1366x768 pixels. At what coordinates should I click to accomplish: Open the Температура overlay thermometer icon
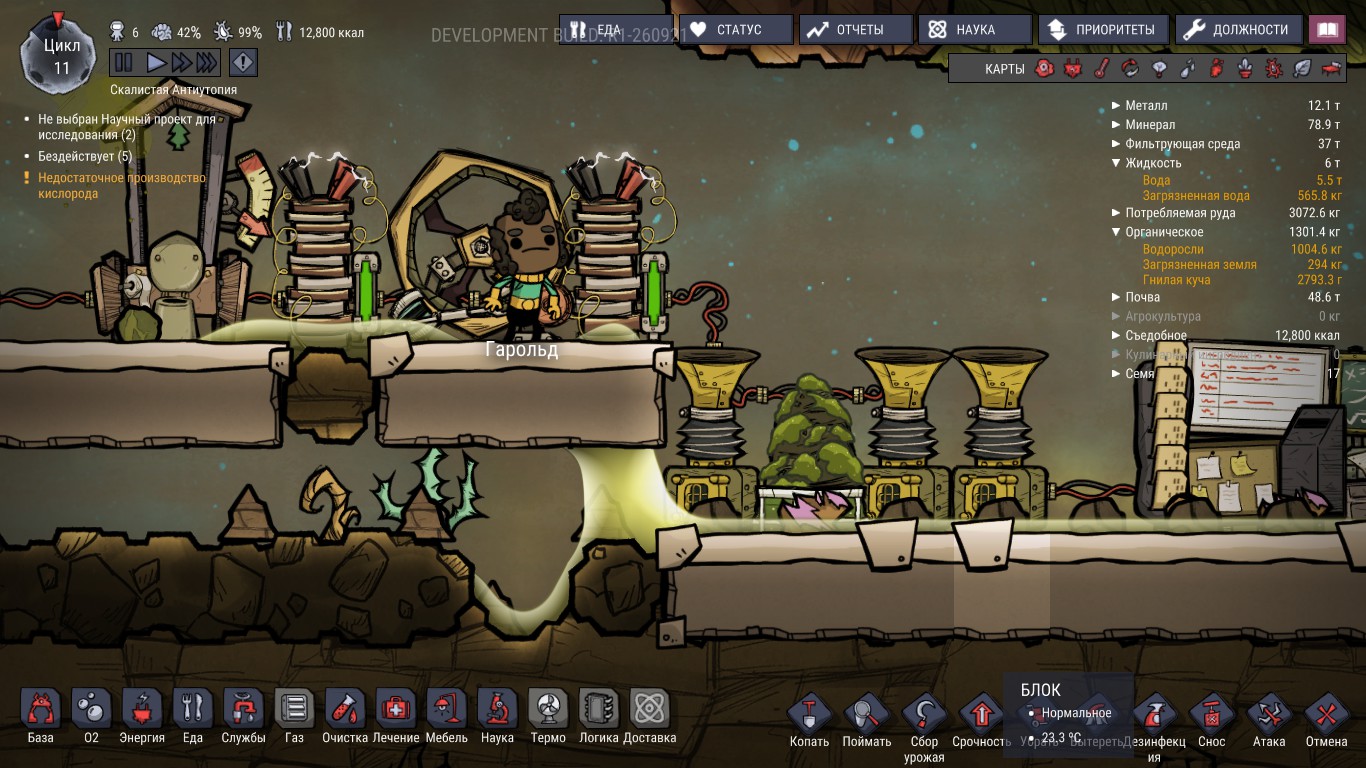[x=1100, y=68]
